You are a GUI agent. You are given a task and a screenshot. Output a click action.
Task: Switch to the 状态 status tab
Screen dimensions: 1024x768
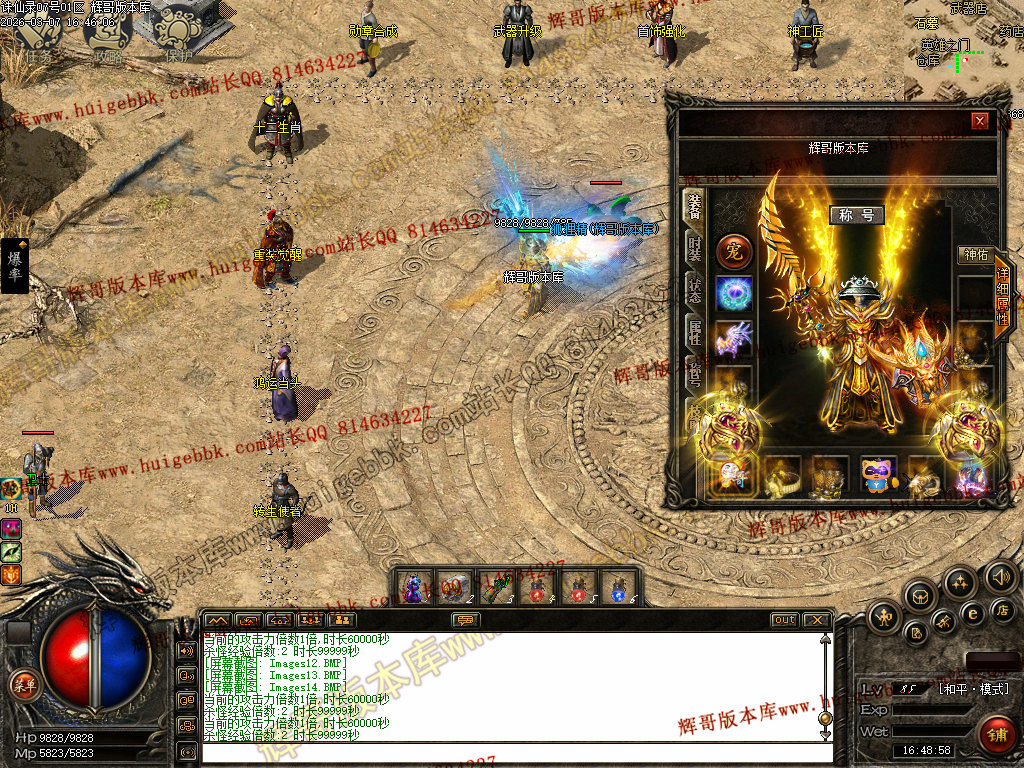click(693, 290)
